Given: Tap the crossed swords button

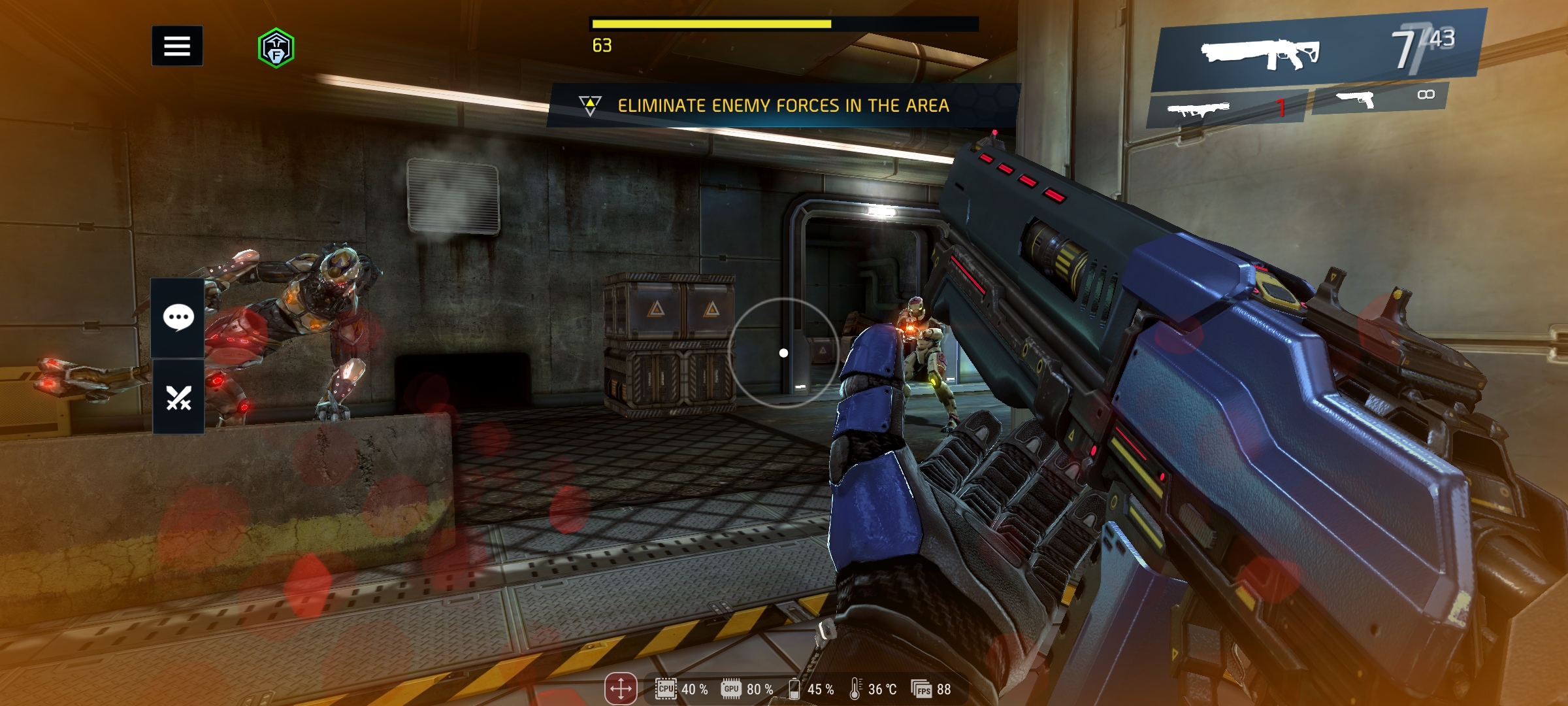Looking at the screenshot, I should point(178,397).
